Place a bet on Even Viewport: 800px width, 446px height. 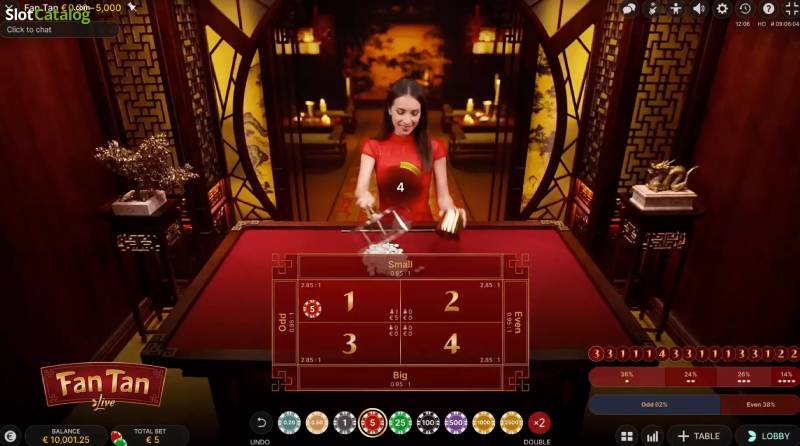point(515,322)
